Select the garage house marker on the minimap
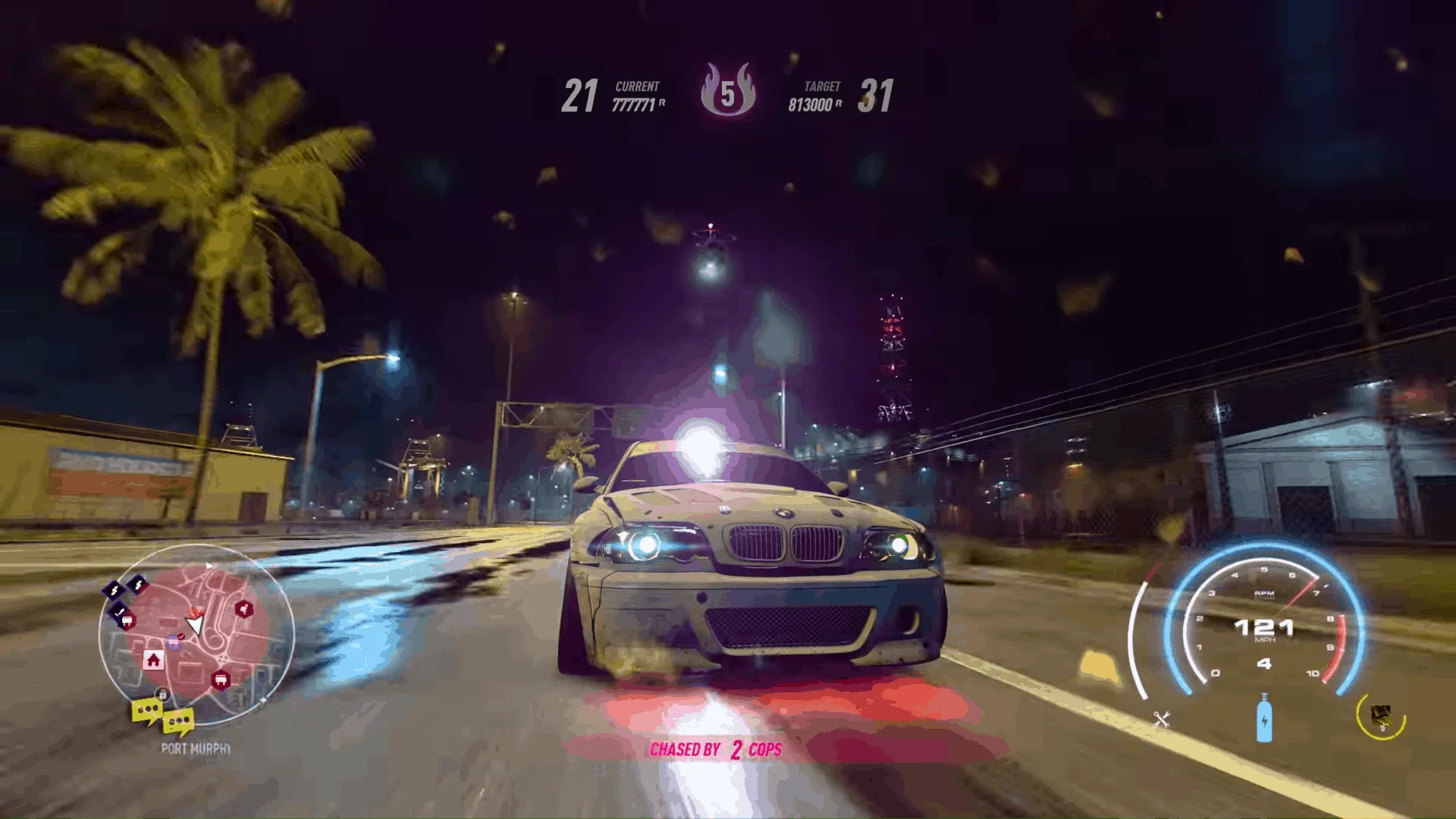 pyautogui.click(x=153, y=660)
